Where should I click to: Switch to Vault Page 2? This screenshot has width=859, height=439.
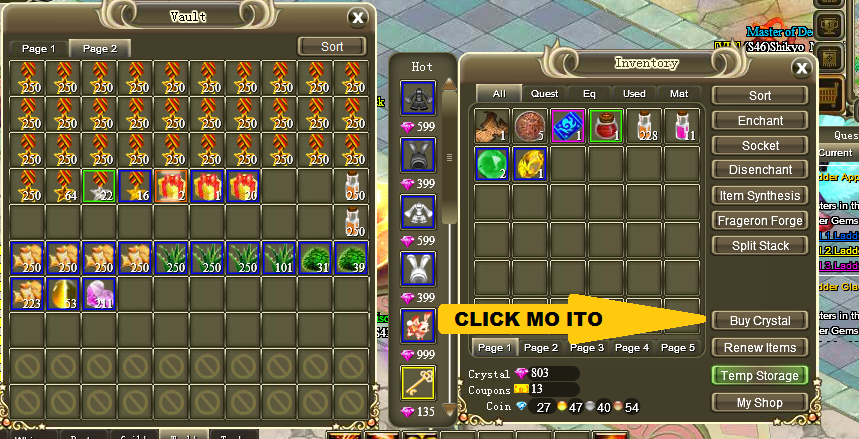pos(99,48)
